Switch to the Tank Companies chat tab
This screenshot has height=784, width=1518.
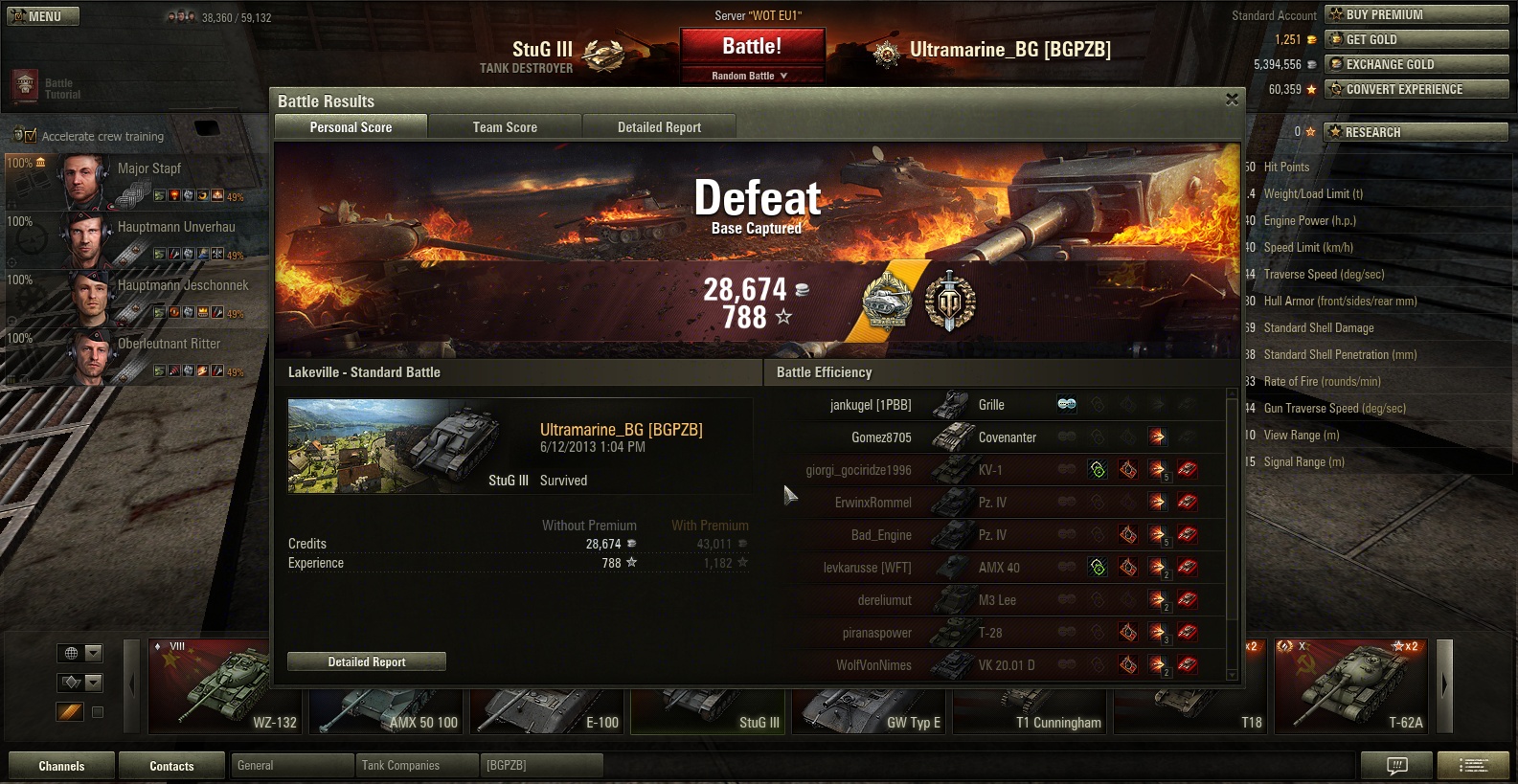(417, 766)
